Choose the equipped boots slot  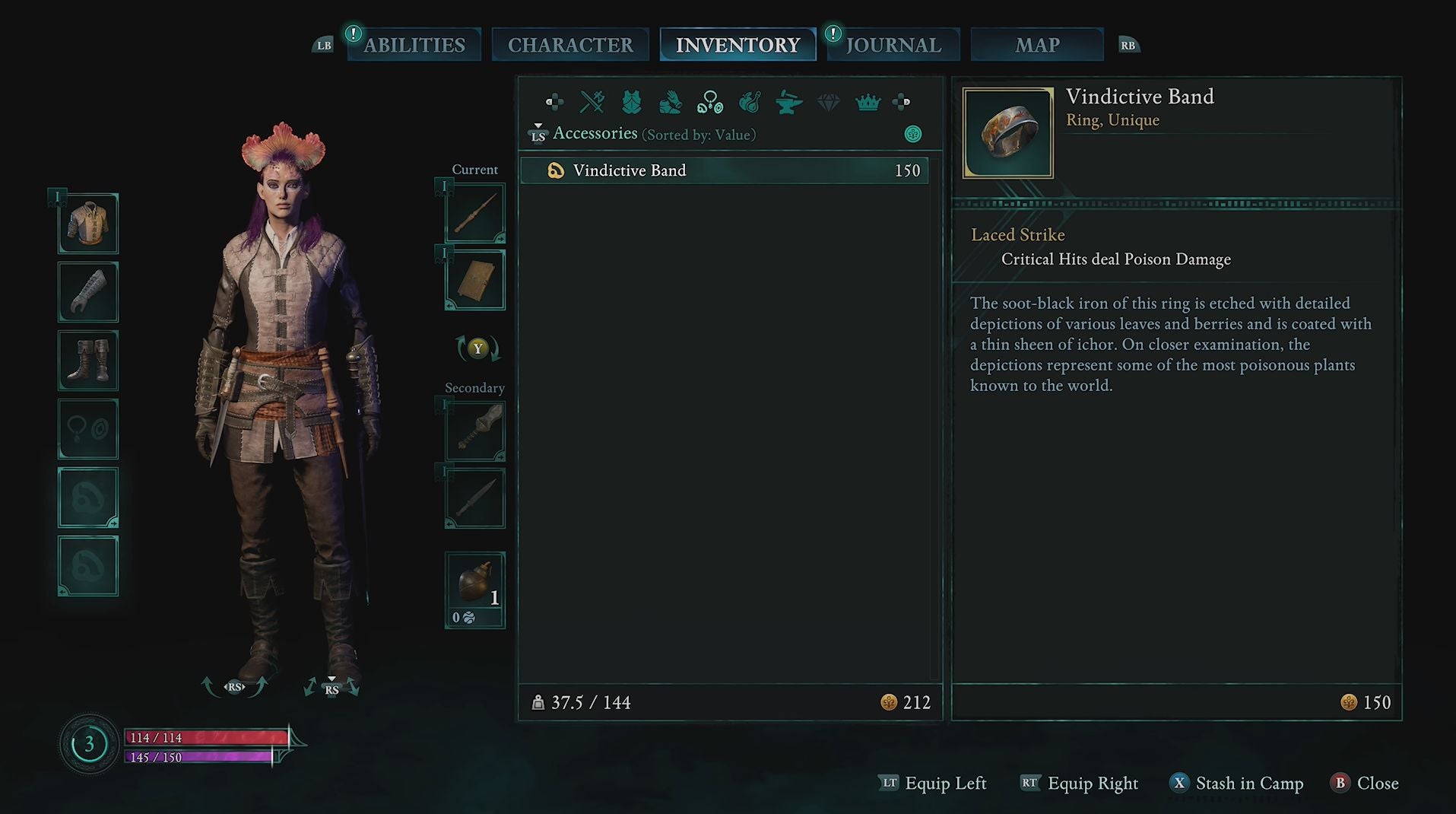(88, 361)
